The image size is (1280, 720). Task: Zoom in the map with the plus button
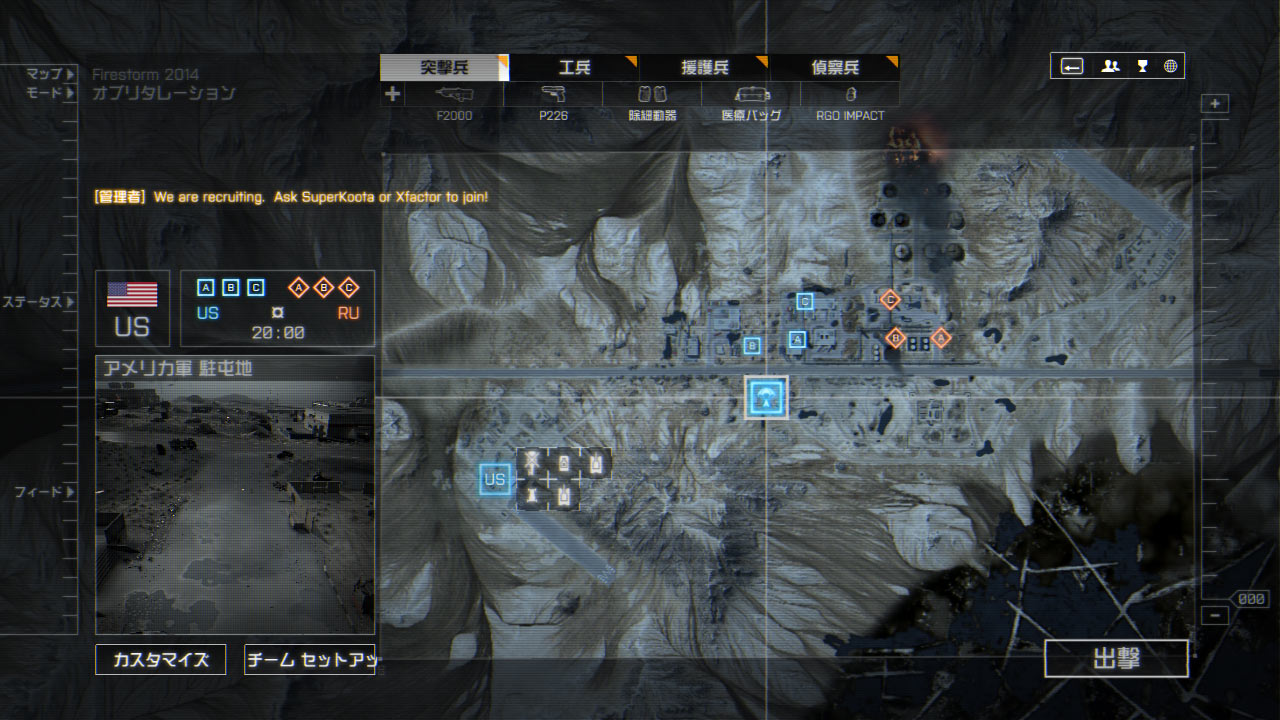[x=1215, y=104]
